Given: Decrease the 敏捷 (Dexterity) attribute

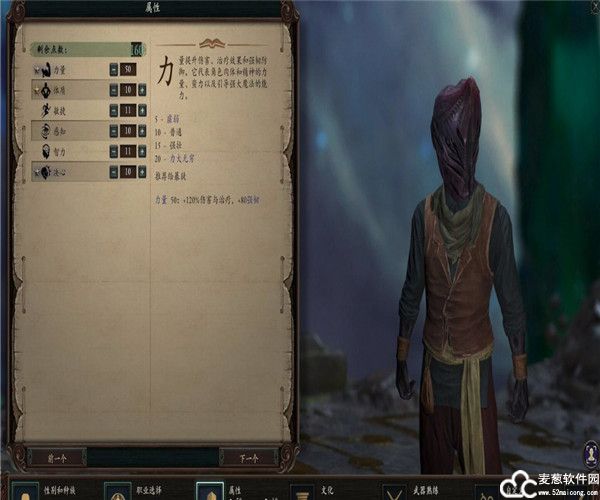Looking at the screenshot, I should (112, 110).
